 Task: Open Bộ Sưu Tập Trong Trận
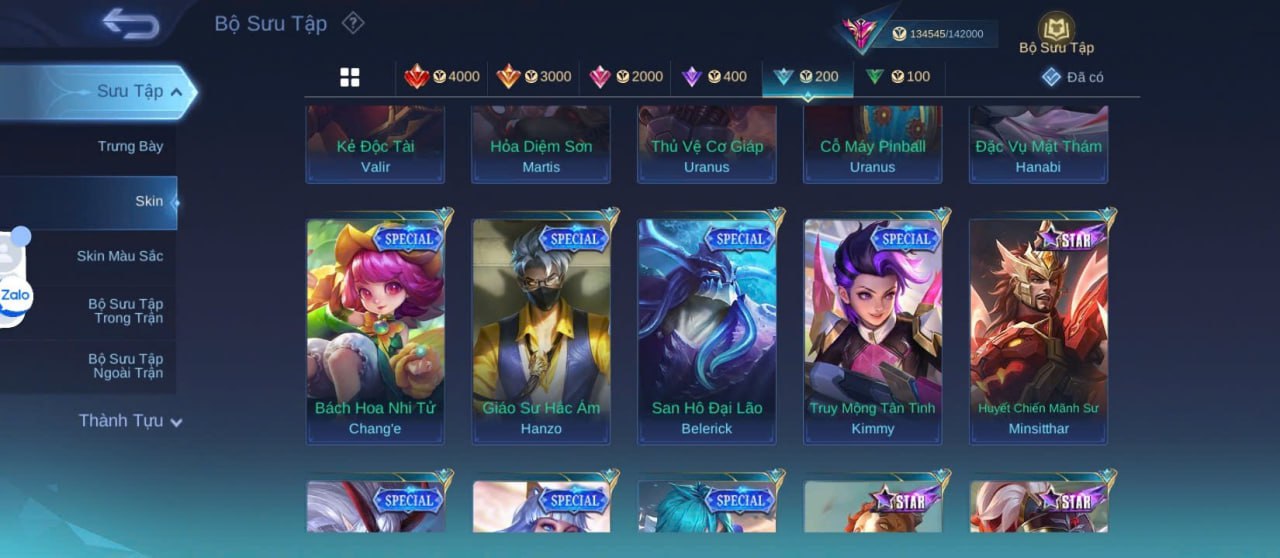point(125,311)
